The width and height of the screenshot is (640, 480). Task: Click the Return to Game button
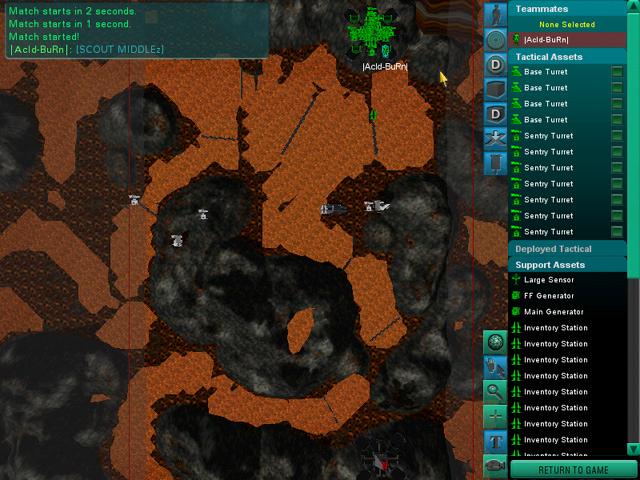click(x=573, y=470)
